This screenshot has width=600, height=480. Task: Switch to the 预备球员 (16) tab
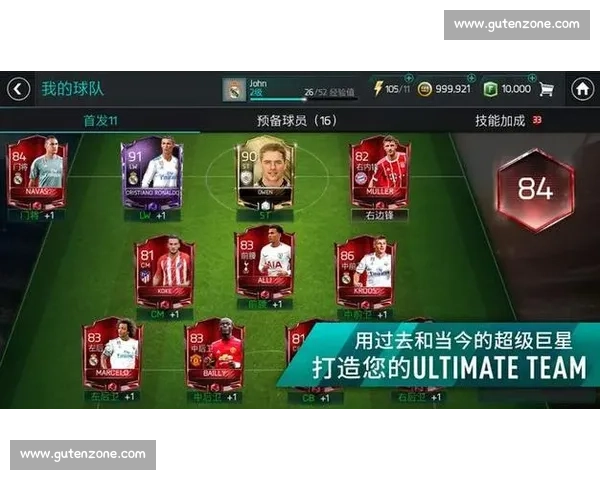(x=297, y=120)
